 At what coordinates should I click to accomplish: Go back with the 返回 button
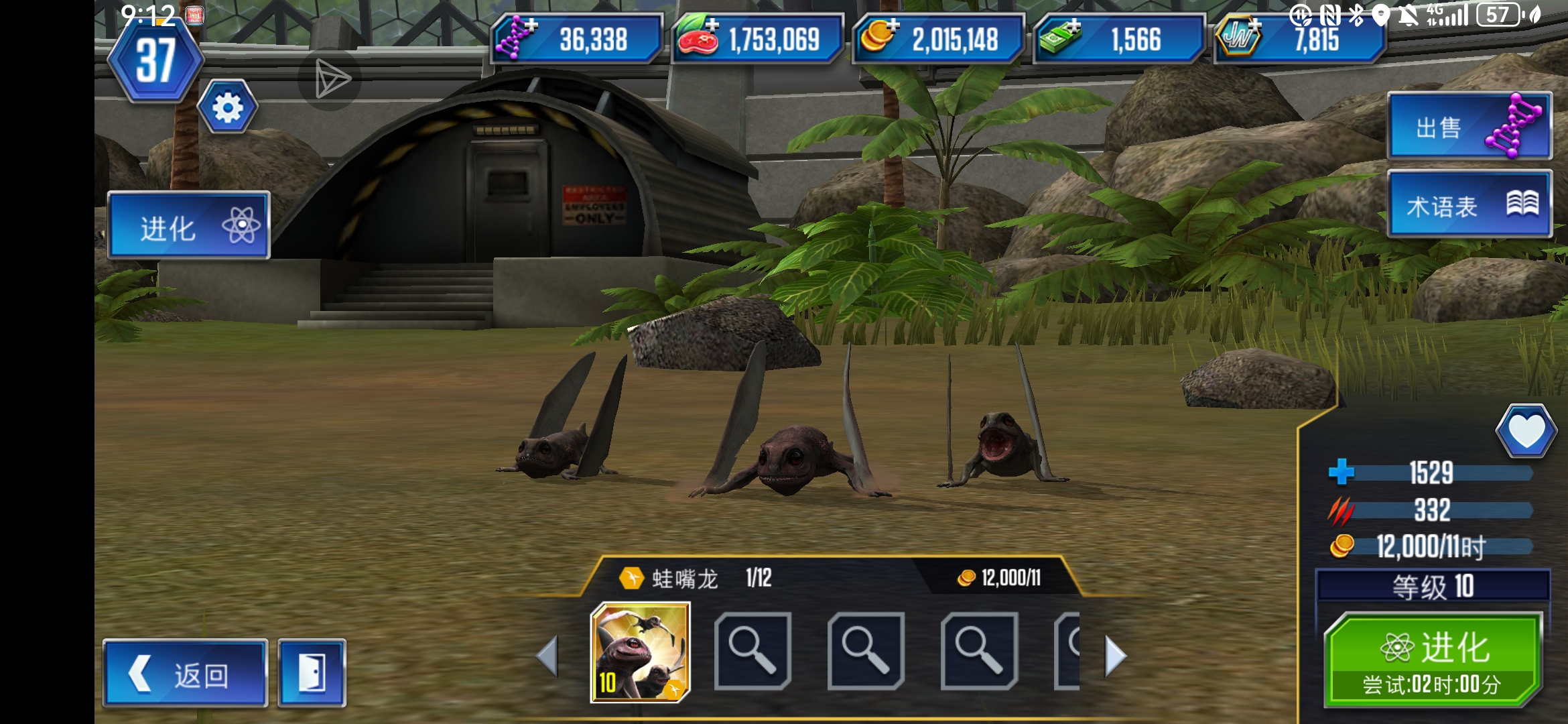185,673
